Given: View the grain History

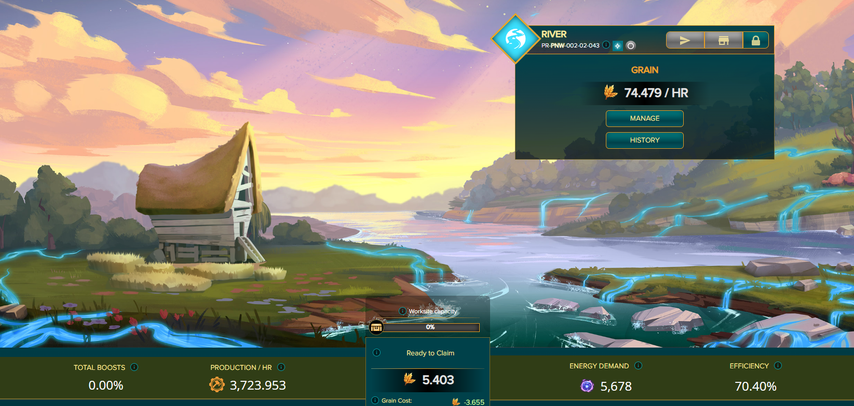Looking at the screenshot, I should point(644,140).
